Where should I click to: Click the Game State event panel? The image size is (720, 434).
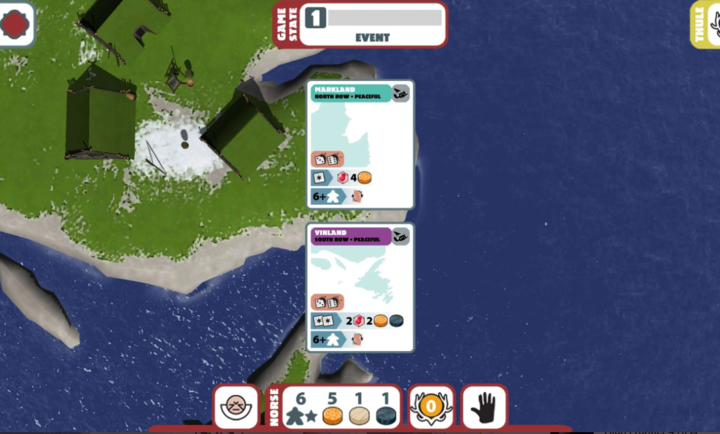pos(372,24)
